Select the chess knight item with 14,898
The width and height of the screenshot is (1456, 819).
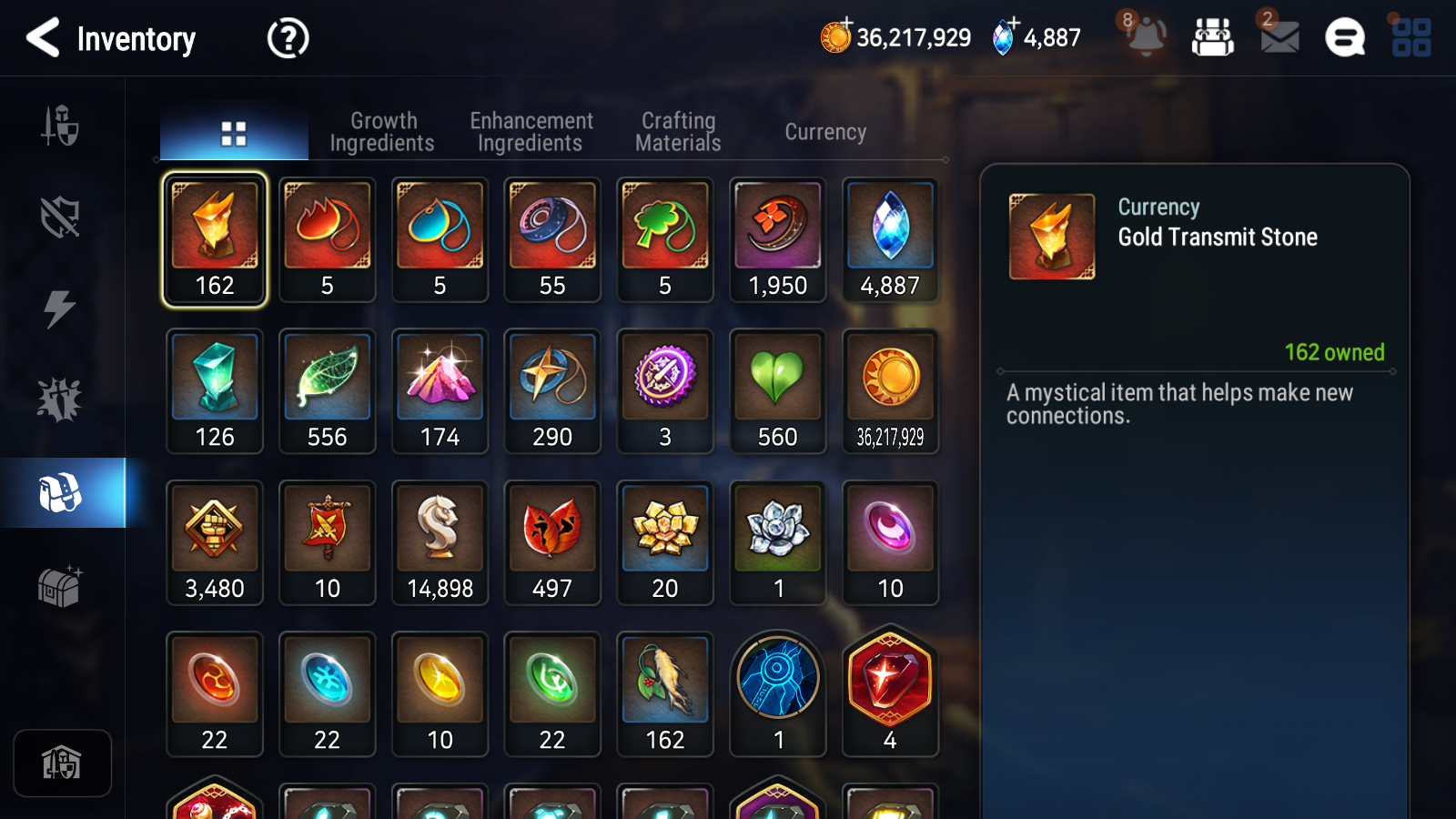440,542
